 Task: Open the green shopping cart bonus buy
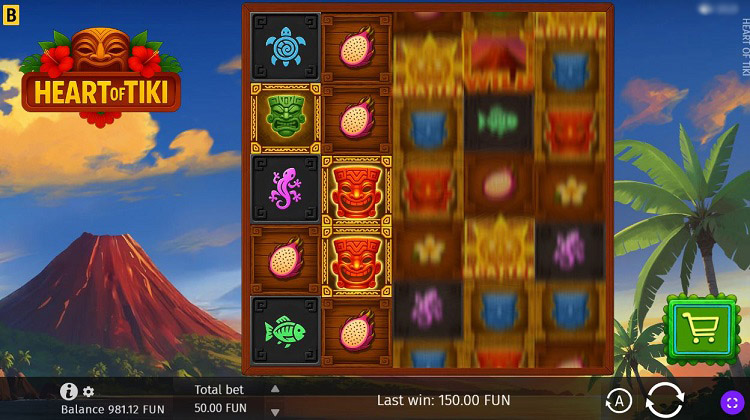[x=699, y=324]
